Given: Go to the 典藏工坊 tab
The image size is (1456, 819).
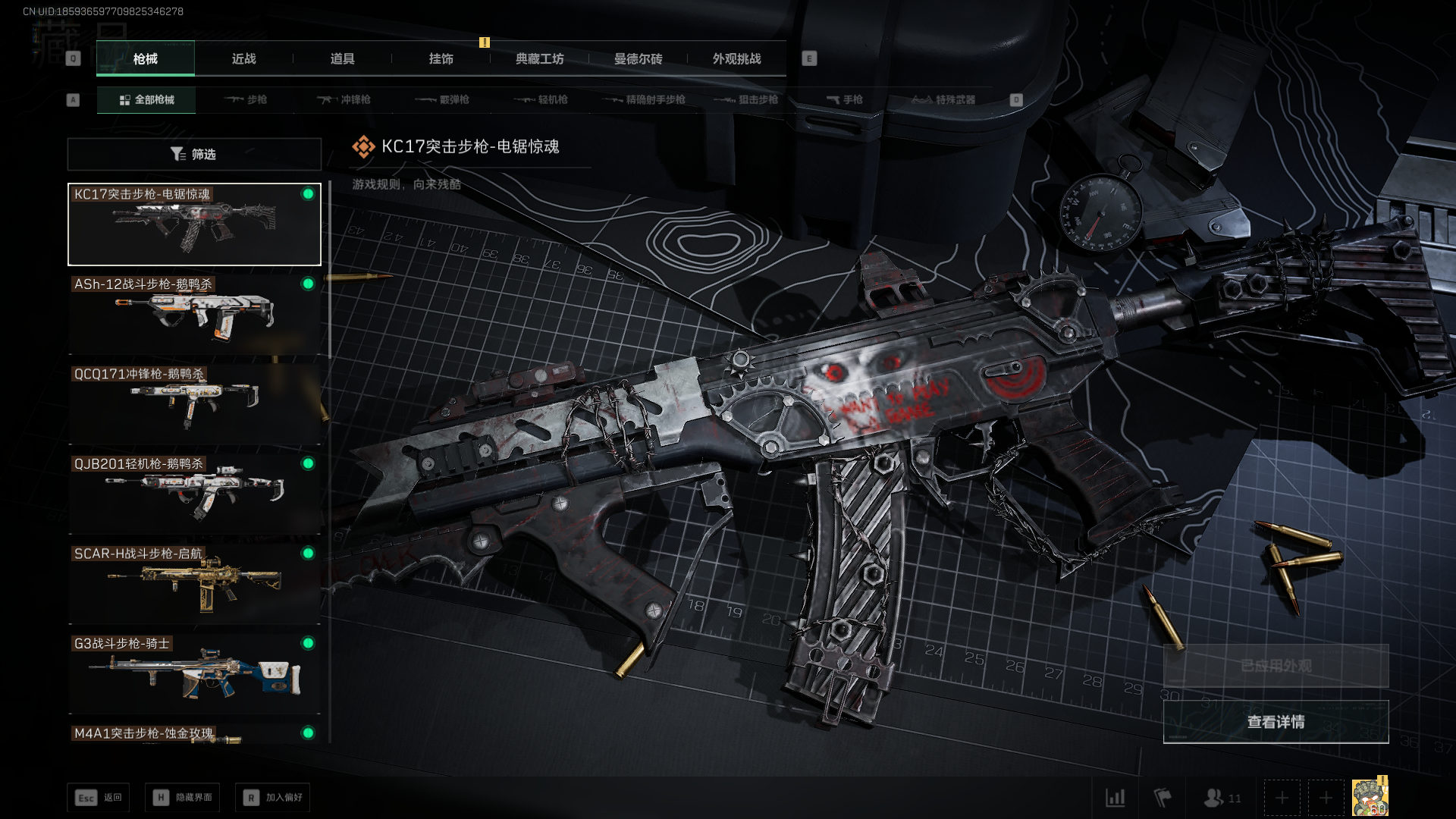Looking at the screenshot, I should pos(539,58).
